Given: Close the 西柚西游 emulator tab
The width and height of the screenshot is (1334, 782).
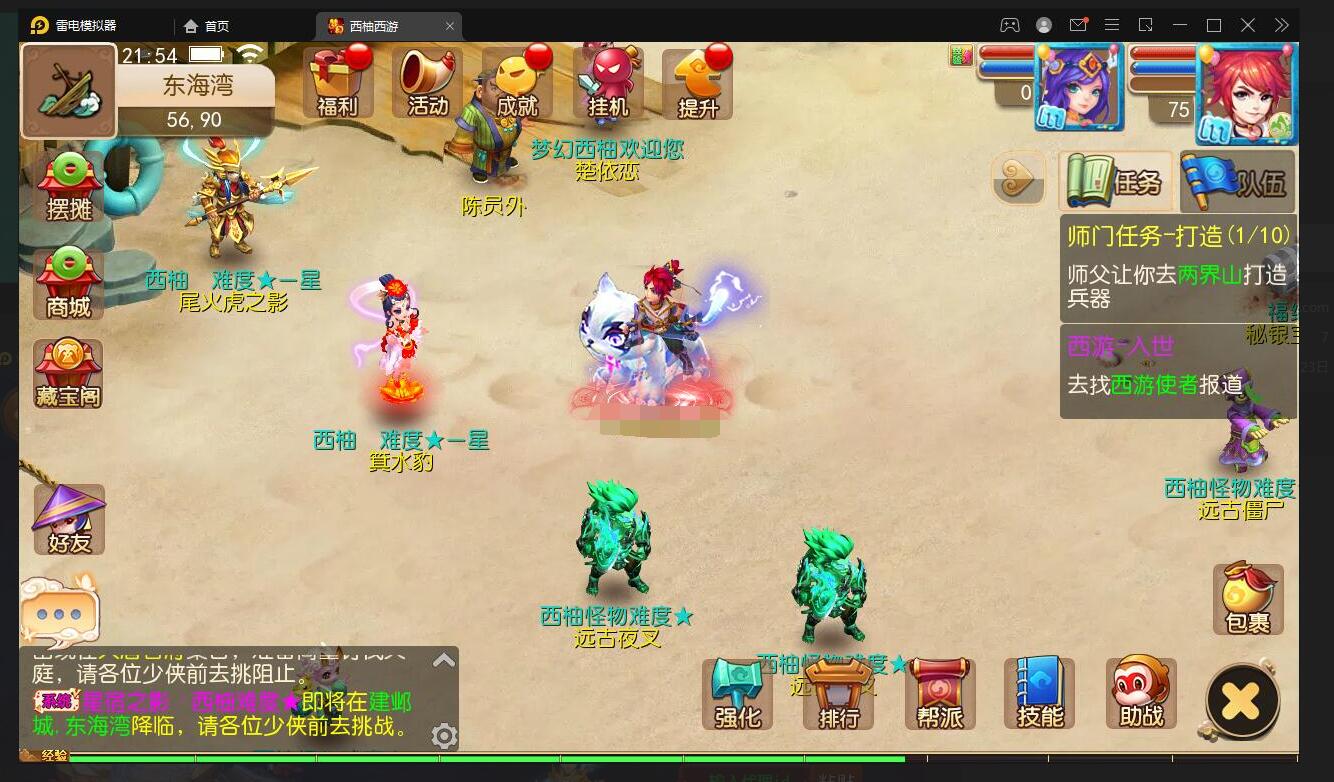Looking at the screenshot, I should (450, 26).
